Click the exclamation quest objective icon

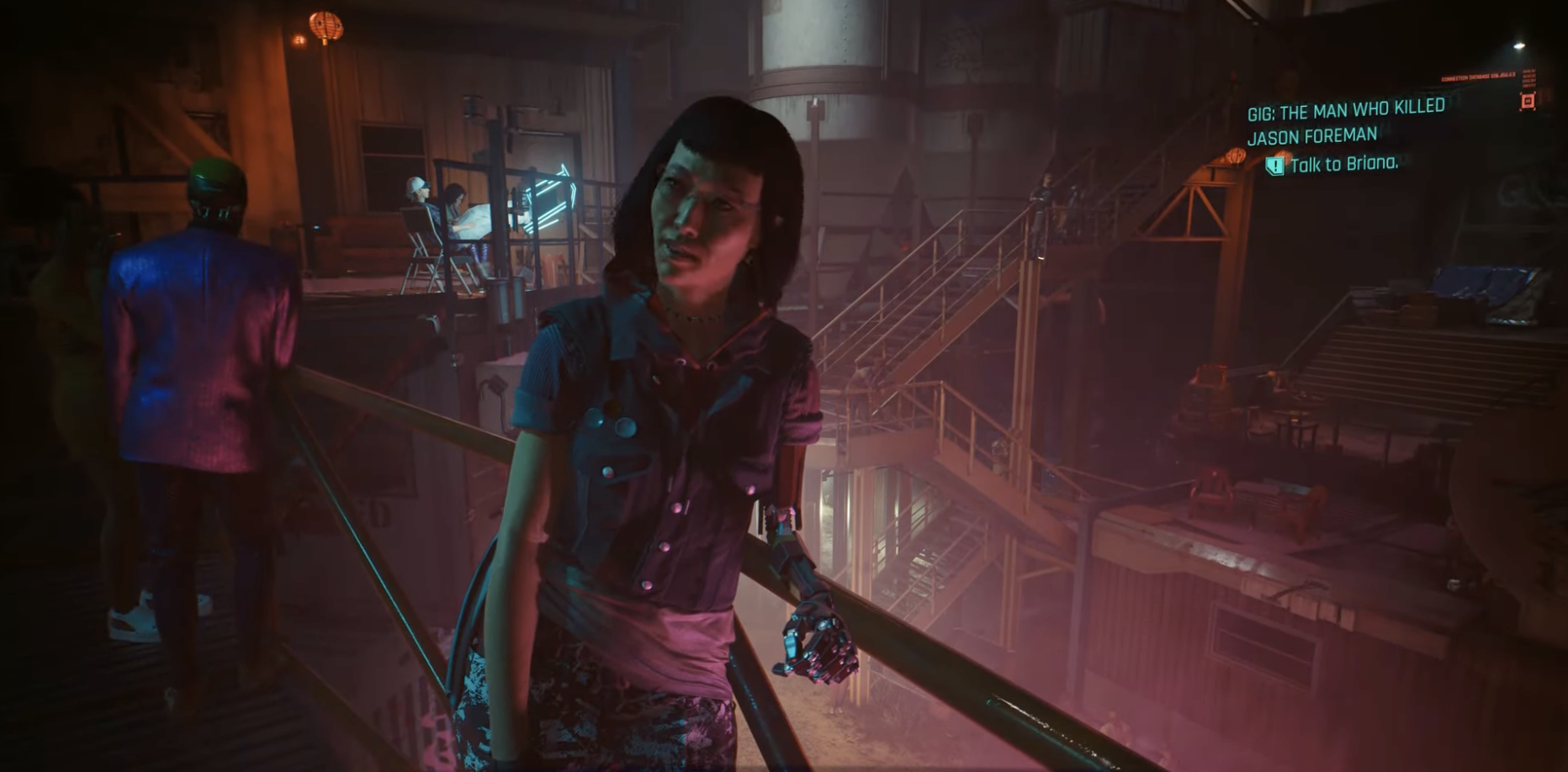click(x=1275, y=167)
